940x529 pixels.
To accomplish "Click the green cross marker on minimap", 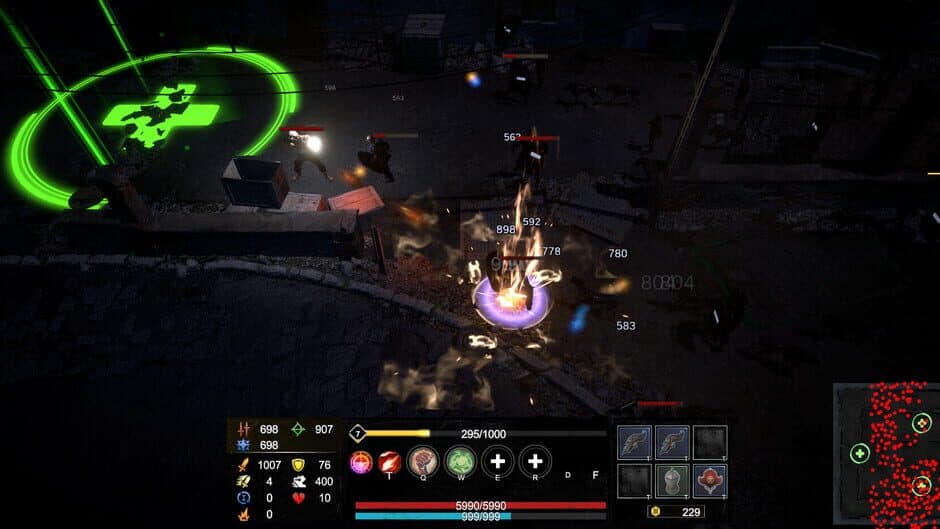I will point(859,454).
